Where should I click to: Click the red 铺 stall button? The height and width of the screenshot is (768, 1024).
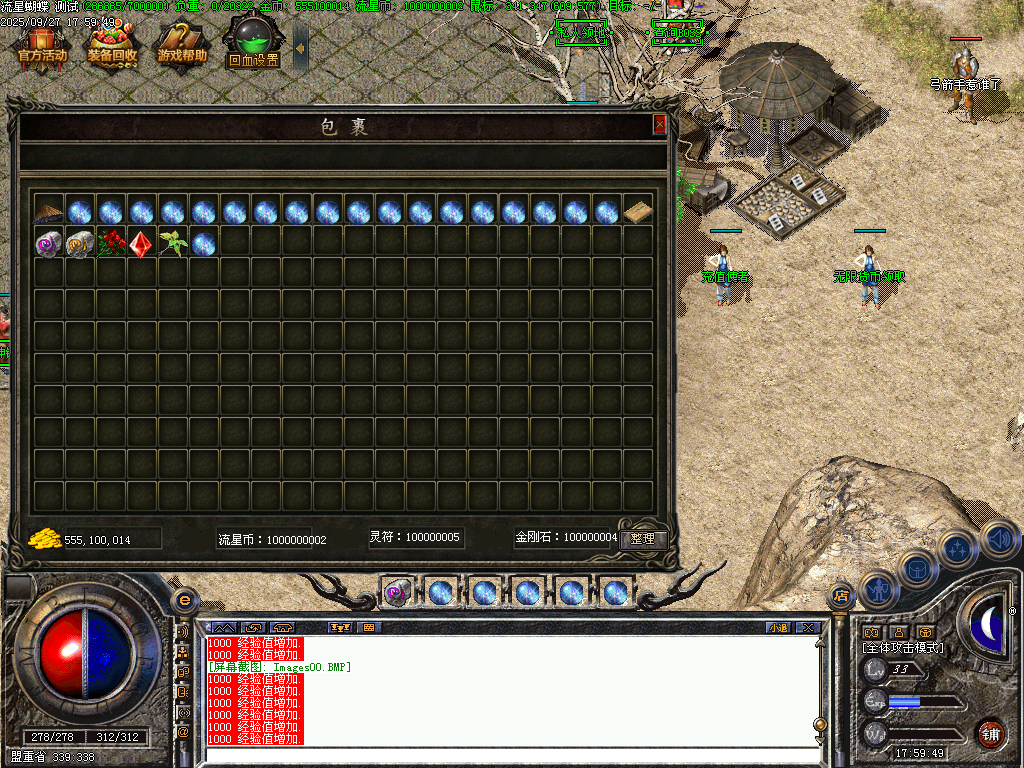(x=991, y=733)
